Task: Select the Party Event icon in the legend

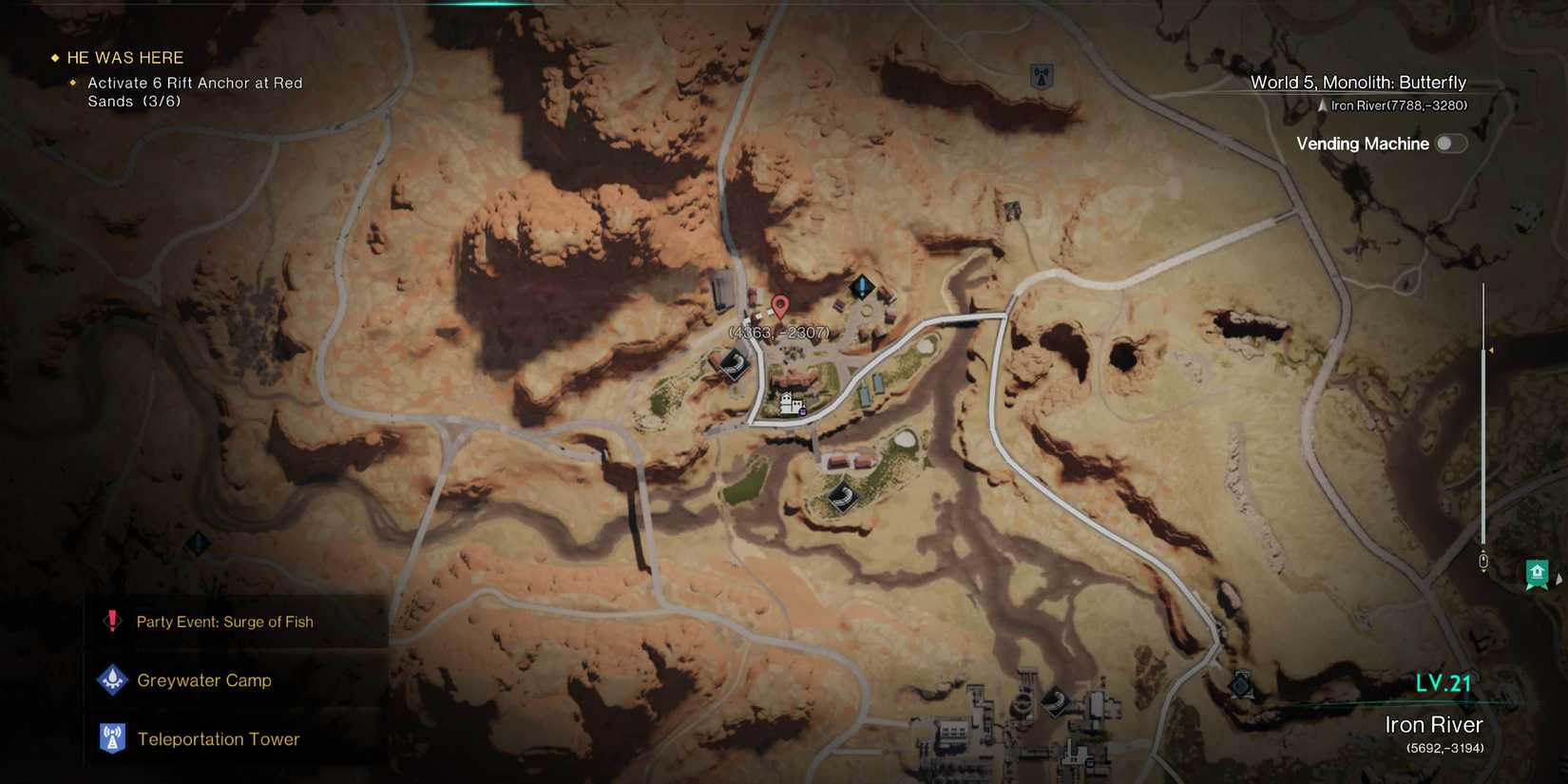Action: pos(111,621)
